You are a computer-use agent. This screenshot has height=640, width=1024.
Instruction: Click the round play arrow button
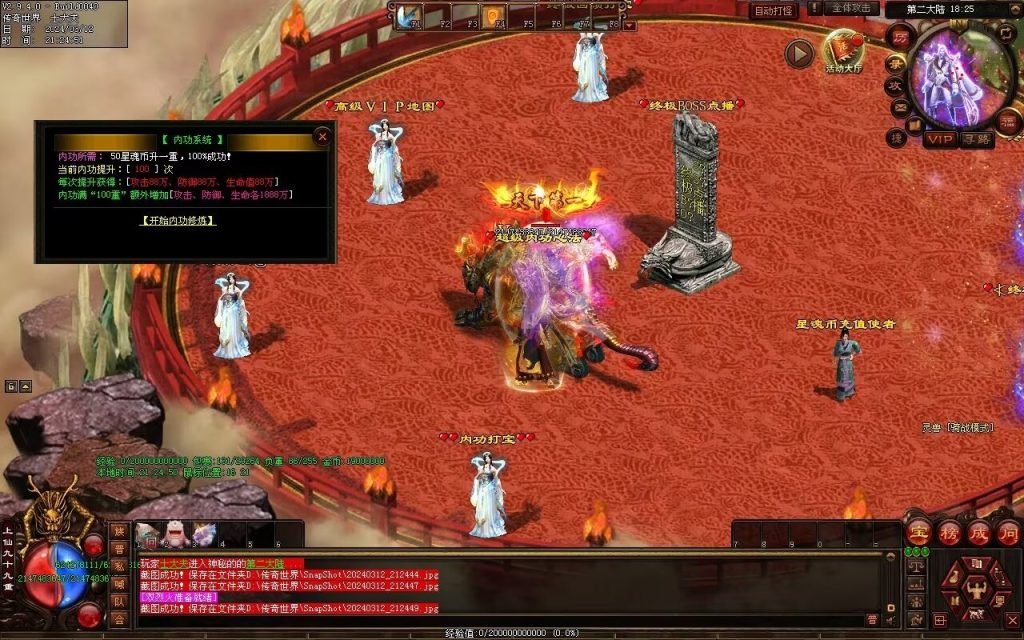[799, 54]
